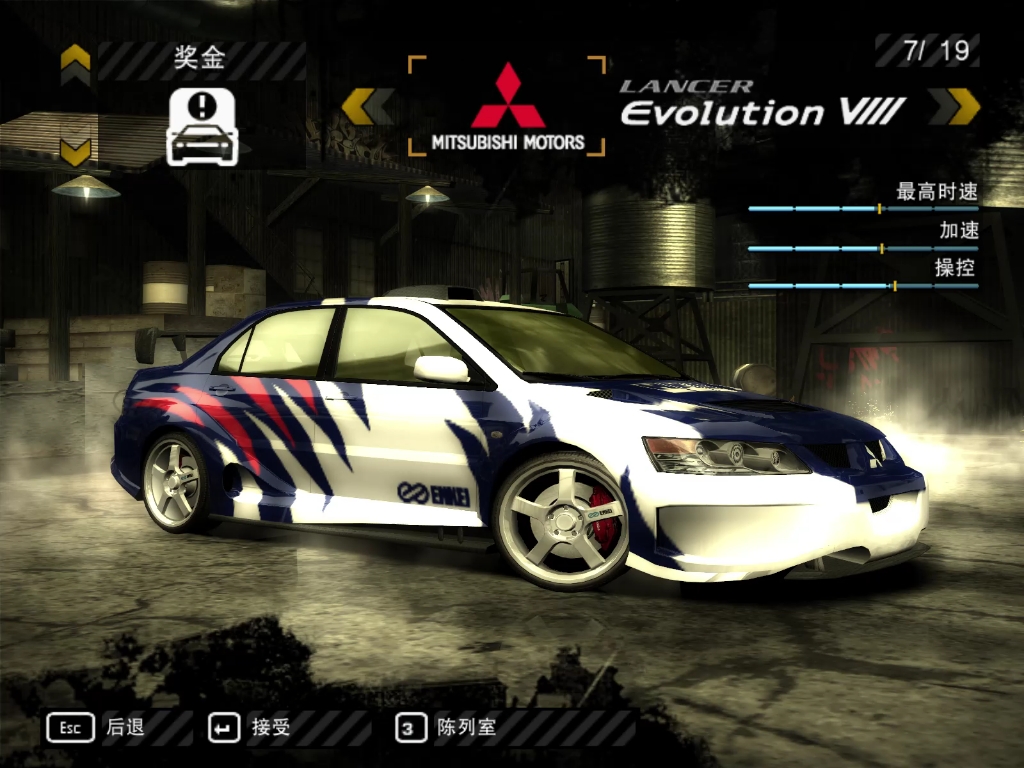The width and height of the screenshot is (1024, 768).
Task: Switch category with the up arrow
Action: pos(75,62)
